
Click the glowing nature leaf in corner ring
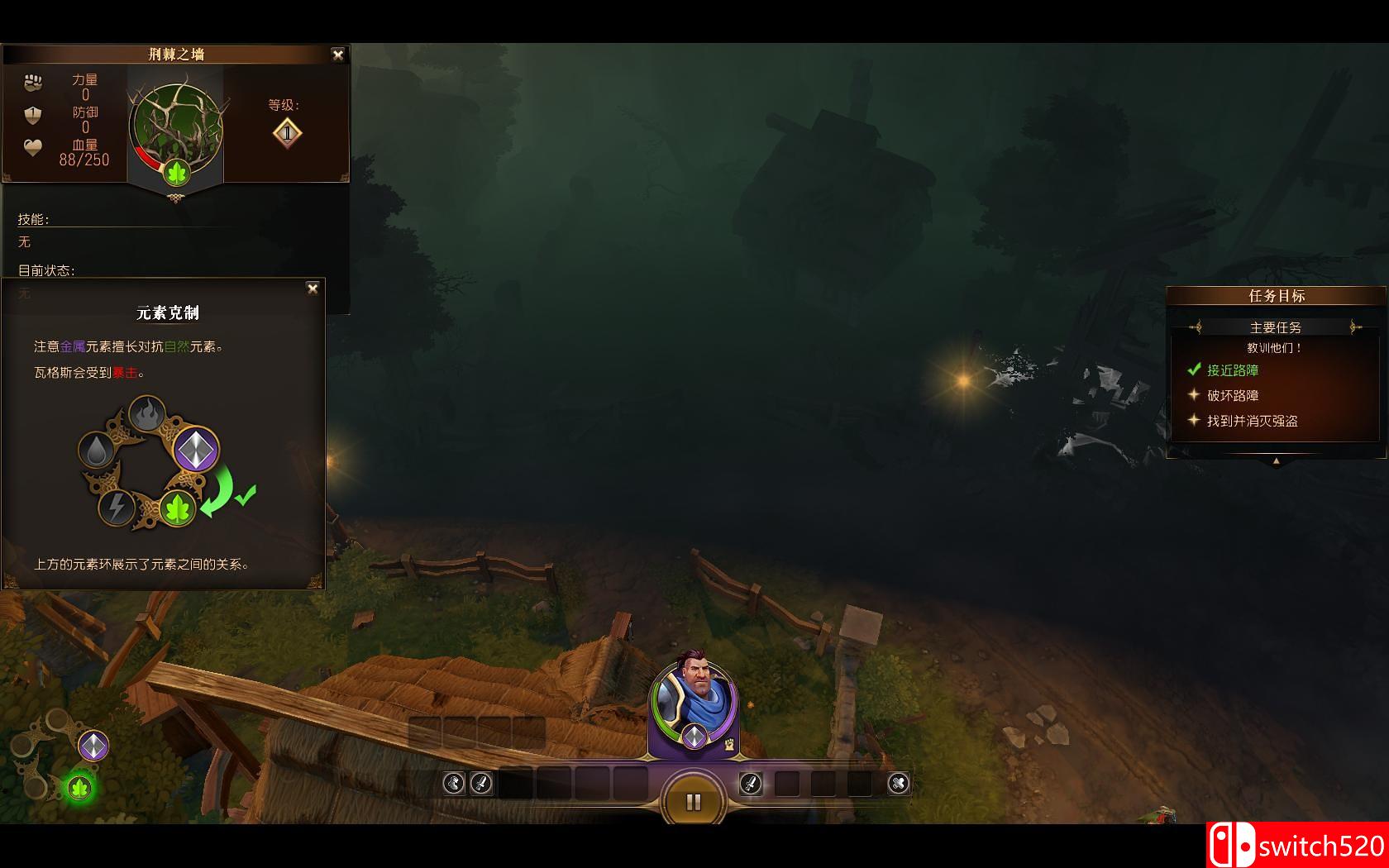coord(79,787)
